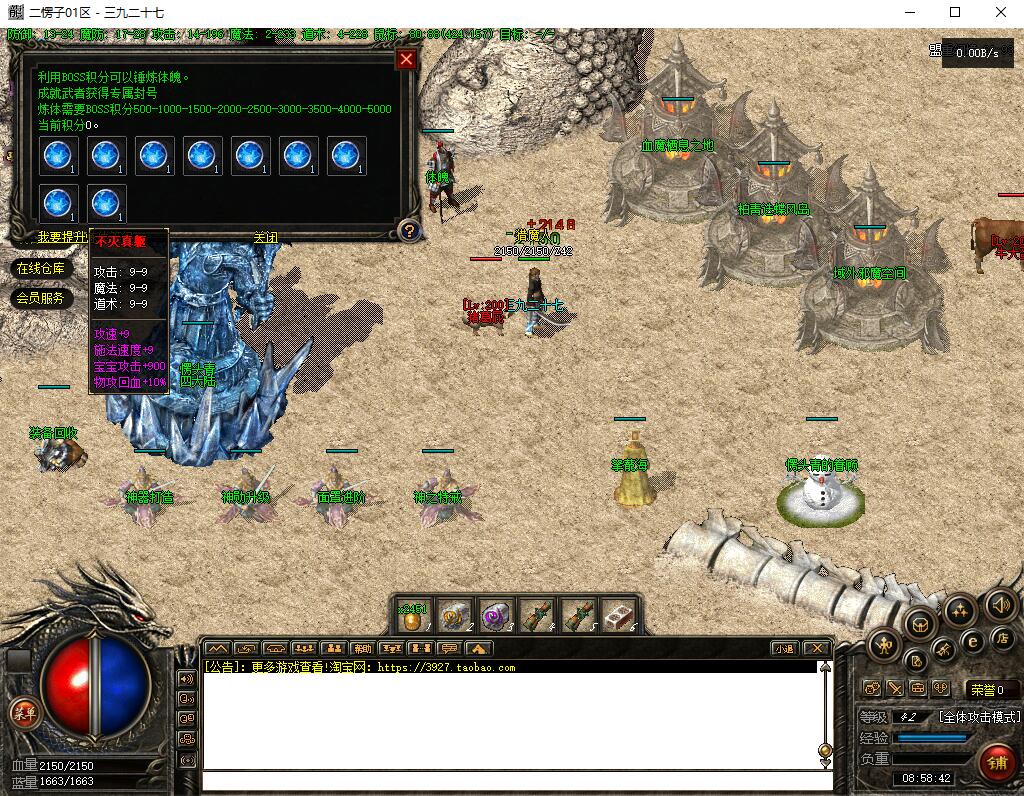Close the body tempering dialog with the red X
This screenshot has height=796, width=1024.
pos(406,59)
